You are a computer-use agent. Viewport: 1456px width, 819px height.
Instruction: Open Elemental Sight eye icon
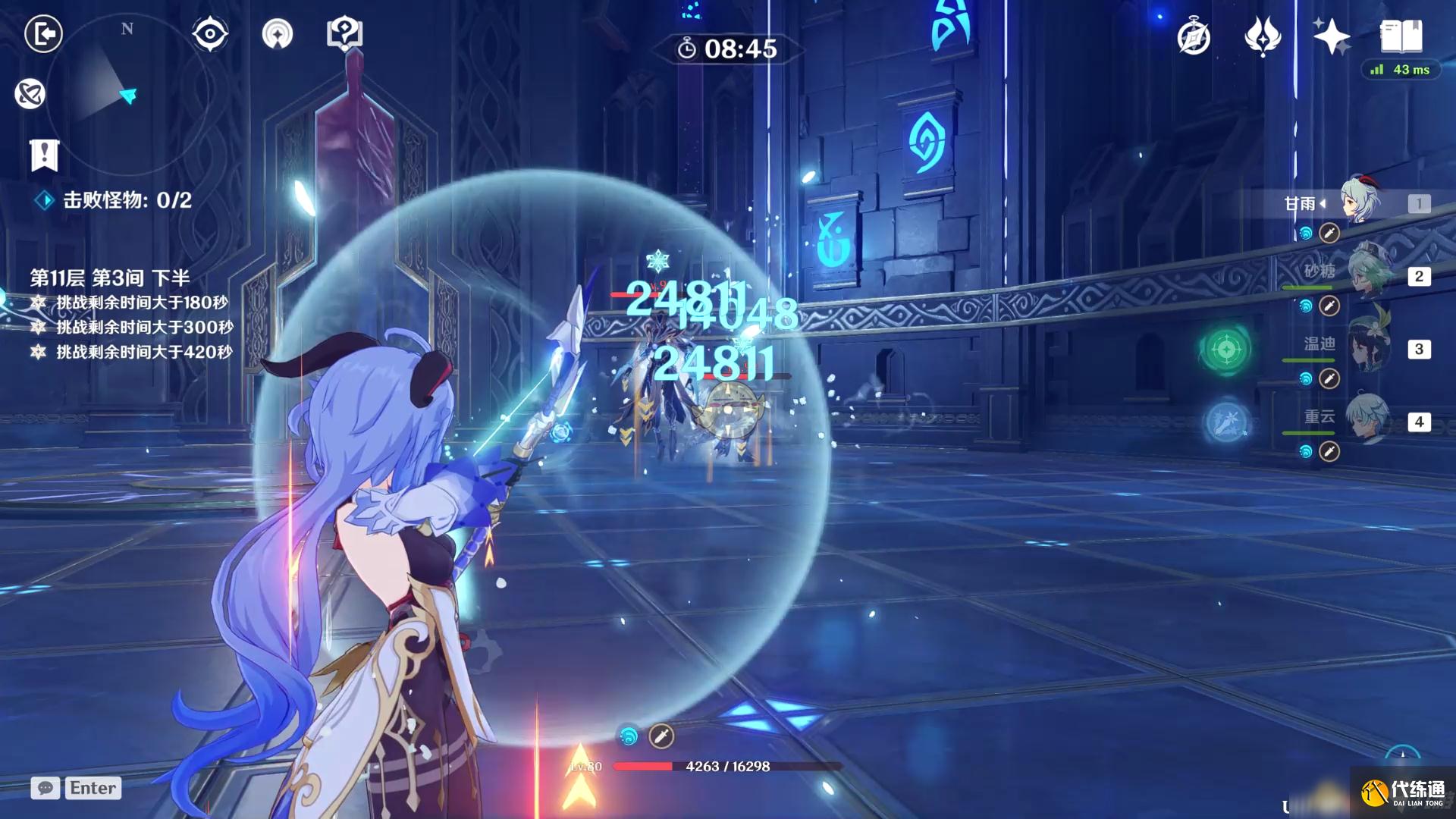209,33
